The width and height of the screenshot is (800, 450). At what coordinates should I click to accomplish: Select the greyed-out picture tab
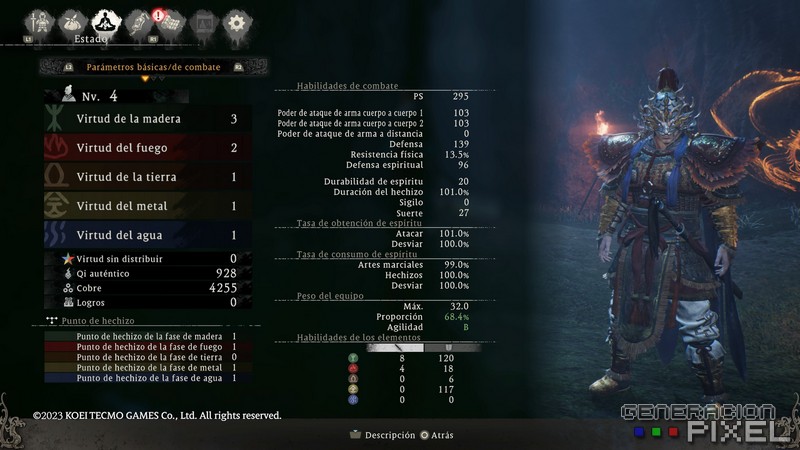tap(203, 21)
